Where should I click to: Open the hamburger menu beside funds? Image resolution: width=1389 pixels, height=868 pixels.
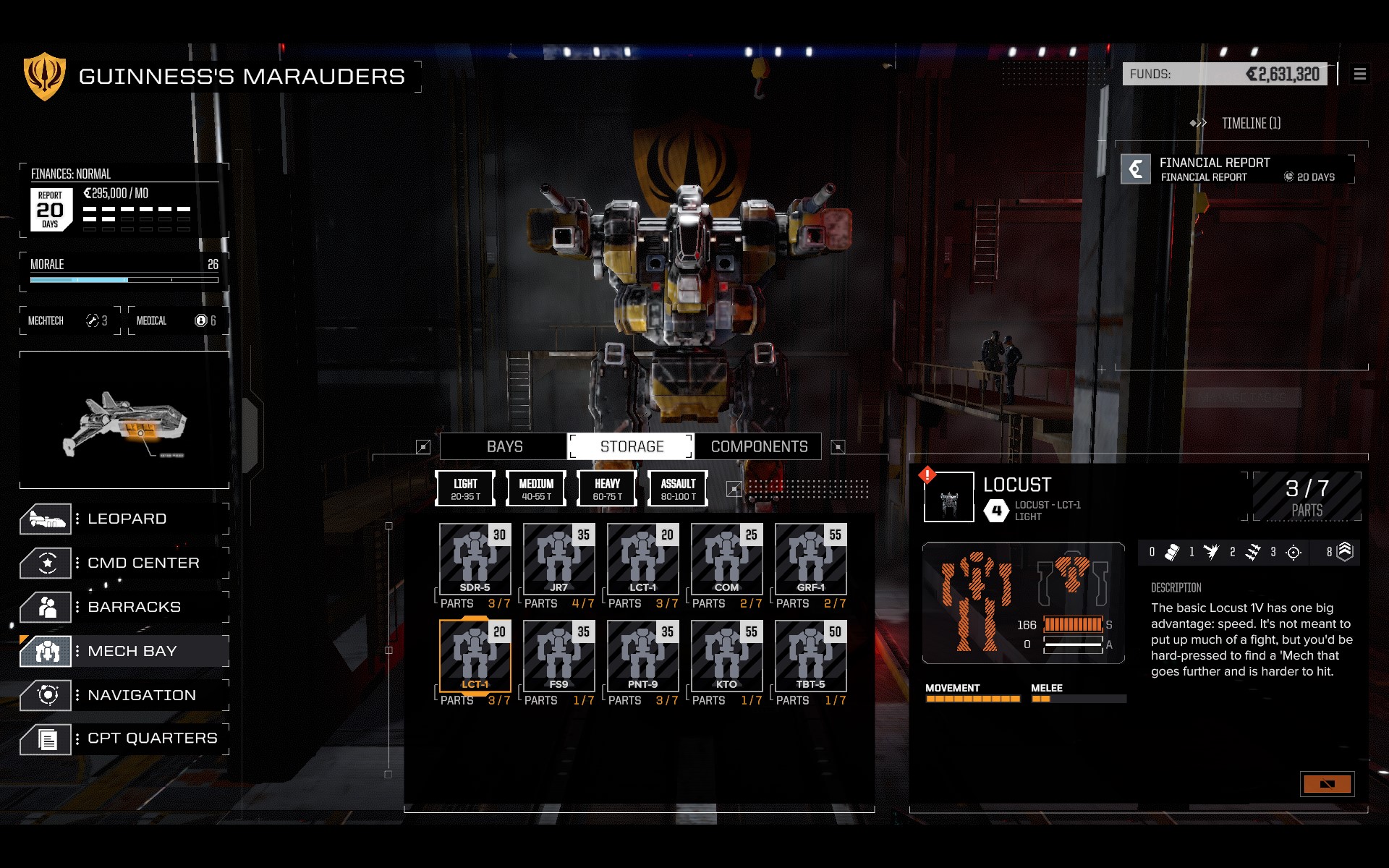[1360, 74]
